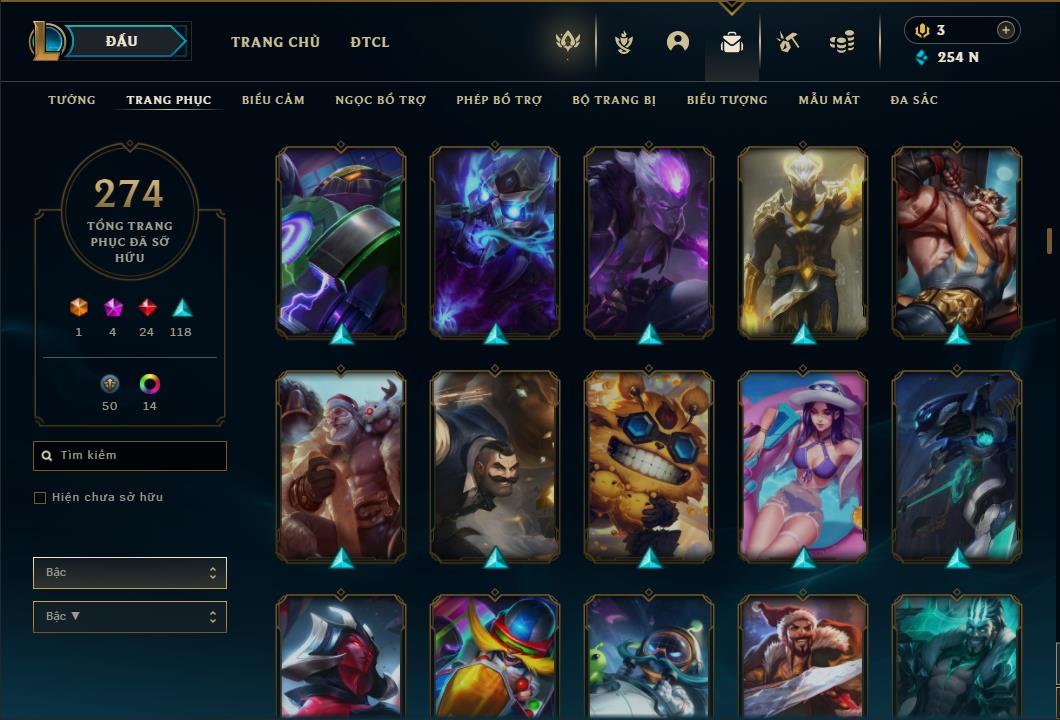The image size is (1060, 720).
Task: Open the ĐTCL menu
Action: tap(370, 42)
